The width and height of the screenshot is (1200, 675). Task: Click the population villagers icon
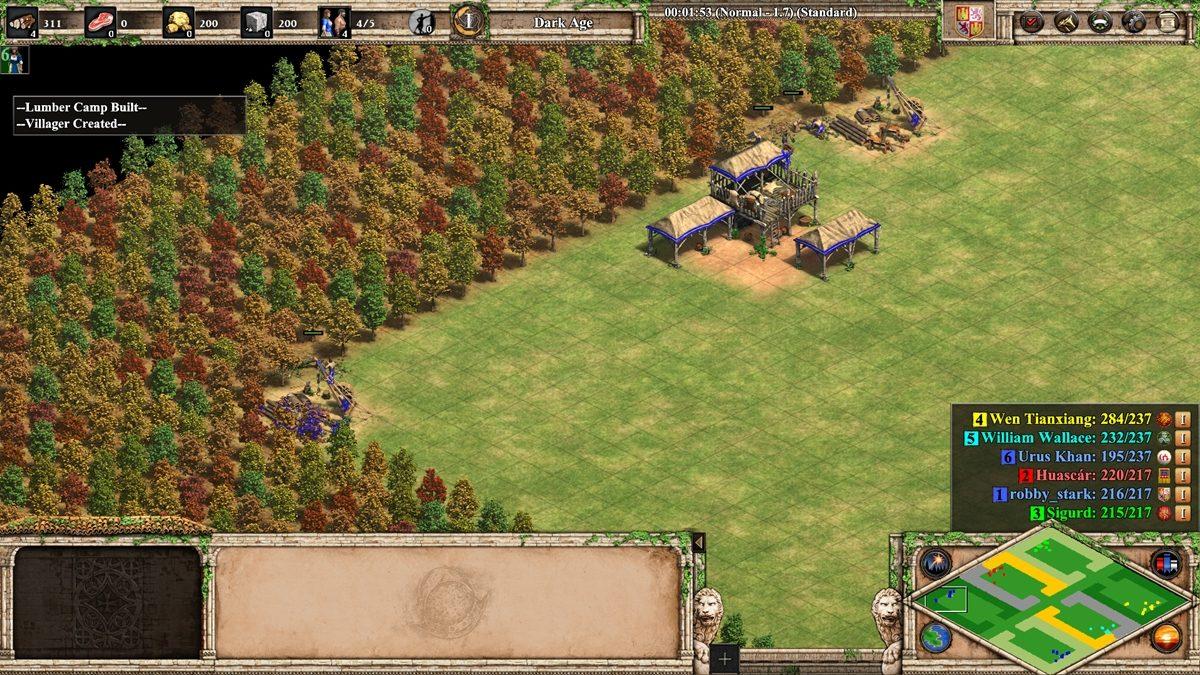pos(334,21)
